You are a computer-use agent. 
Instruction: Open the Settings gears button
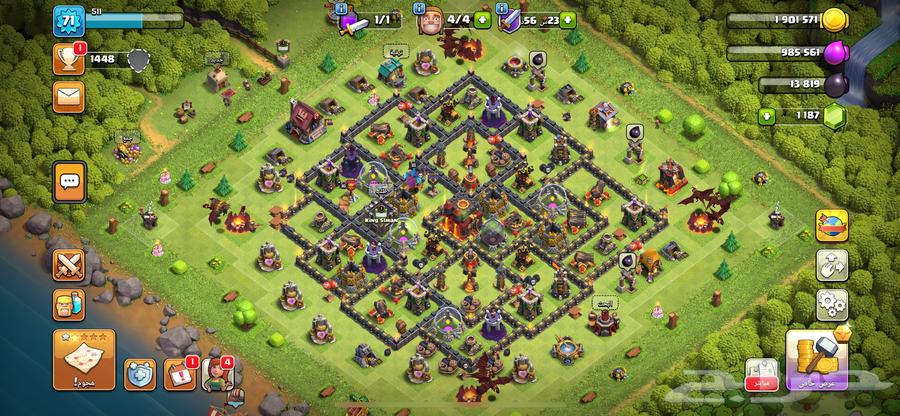pyautogui.click(x=831, y=303)
